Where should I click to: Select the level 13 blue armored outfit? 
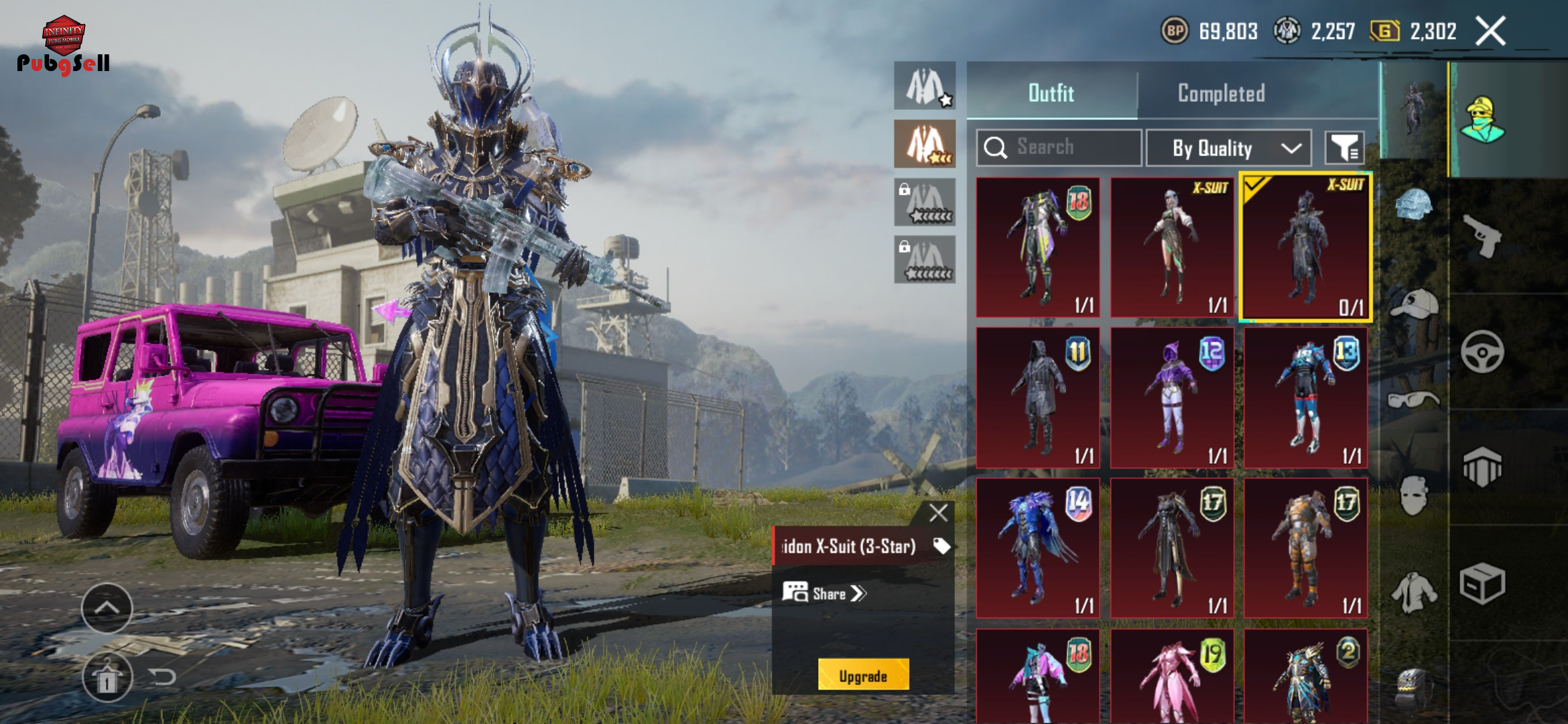click(x=1305, y=398)
